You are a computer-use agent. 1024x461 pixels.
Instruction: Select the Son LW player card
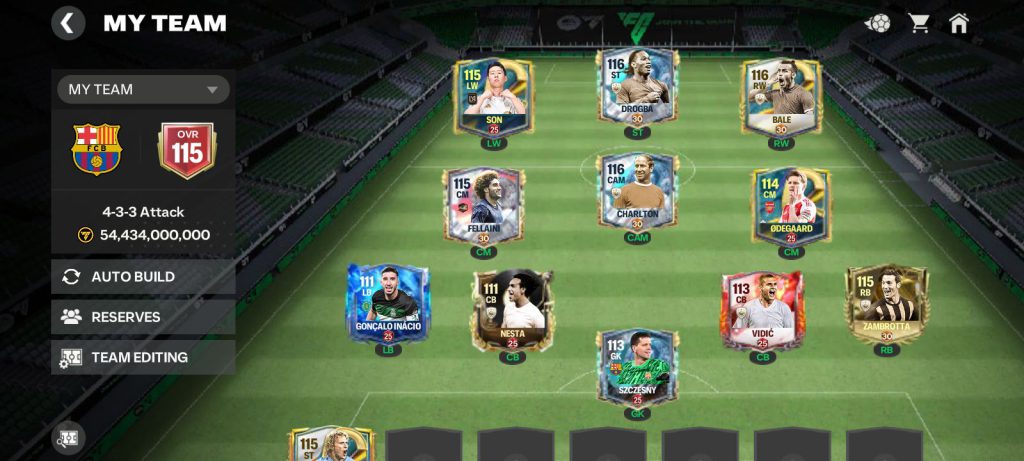[493, 98]
